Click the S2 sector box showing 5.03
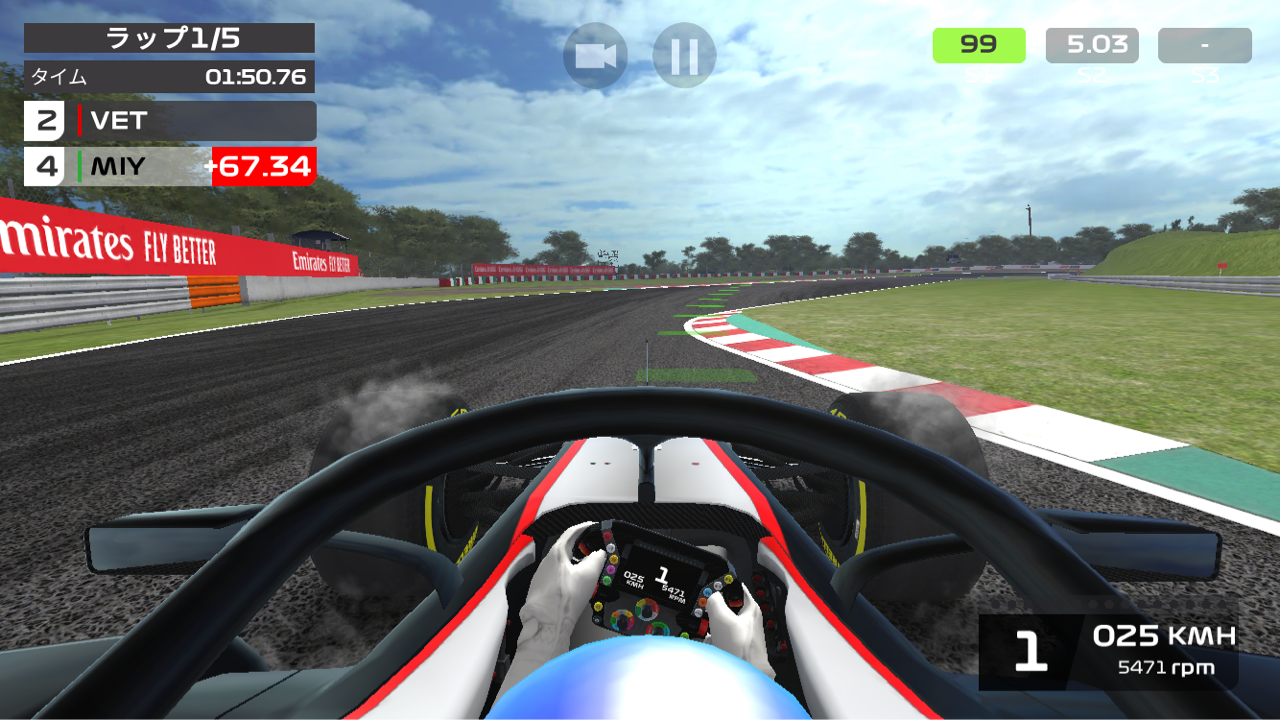 [1091, 44]
